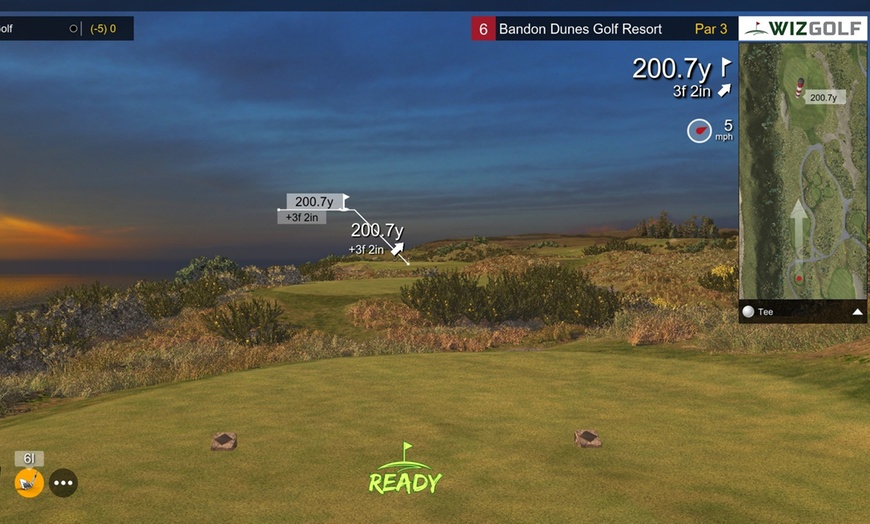Select the hole 6 number badge
870x524 pixels.
483,29
